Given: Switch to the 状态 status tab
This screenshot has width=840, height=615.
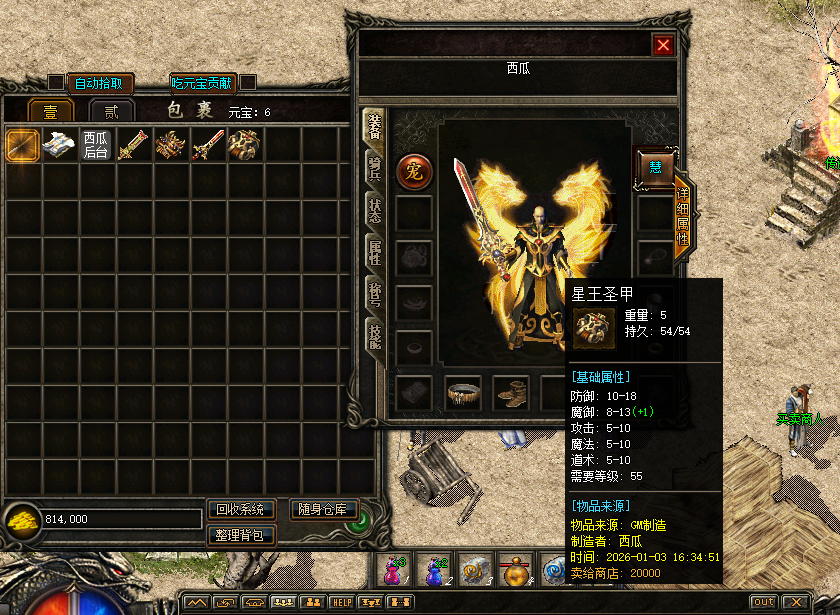Looking at the screenshot, I should click(x=374, y=211).
